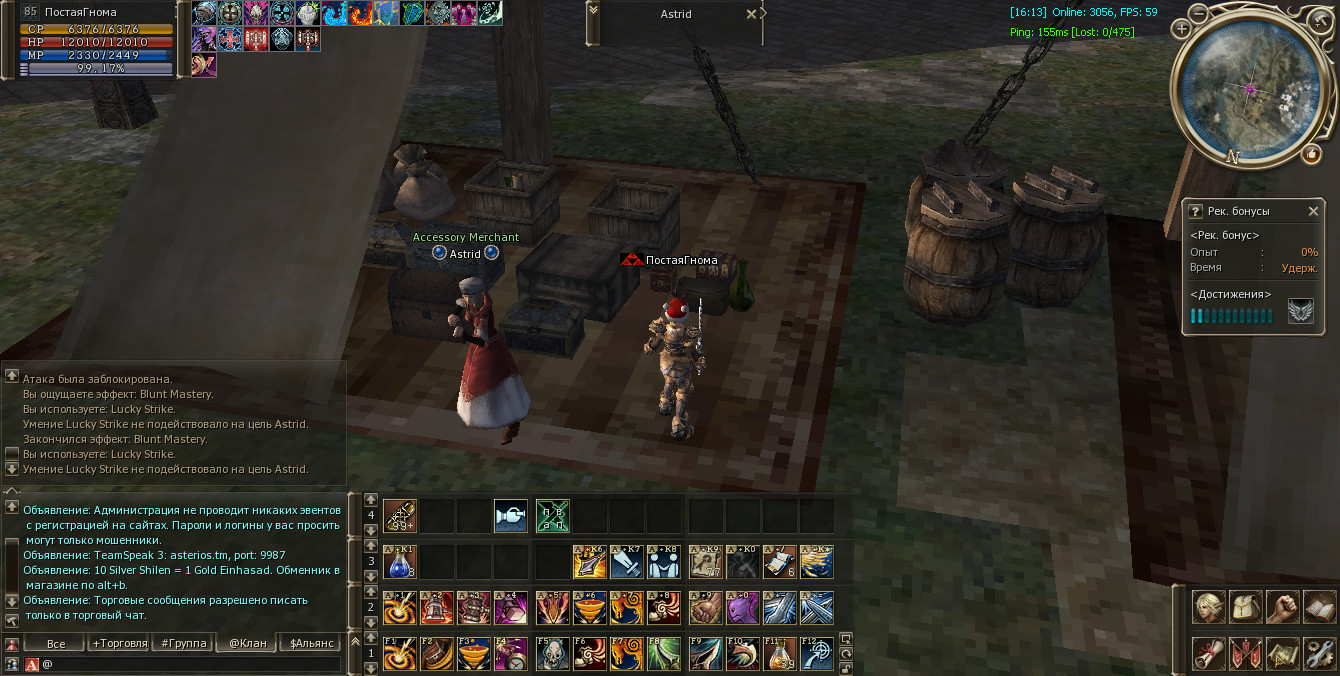Open the quest scroll icon
Viewport: 1340px width, 676px height.
coord(1208,654)
